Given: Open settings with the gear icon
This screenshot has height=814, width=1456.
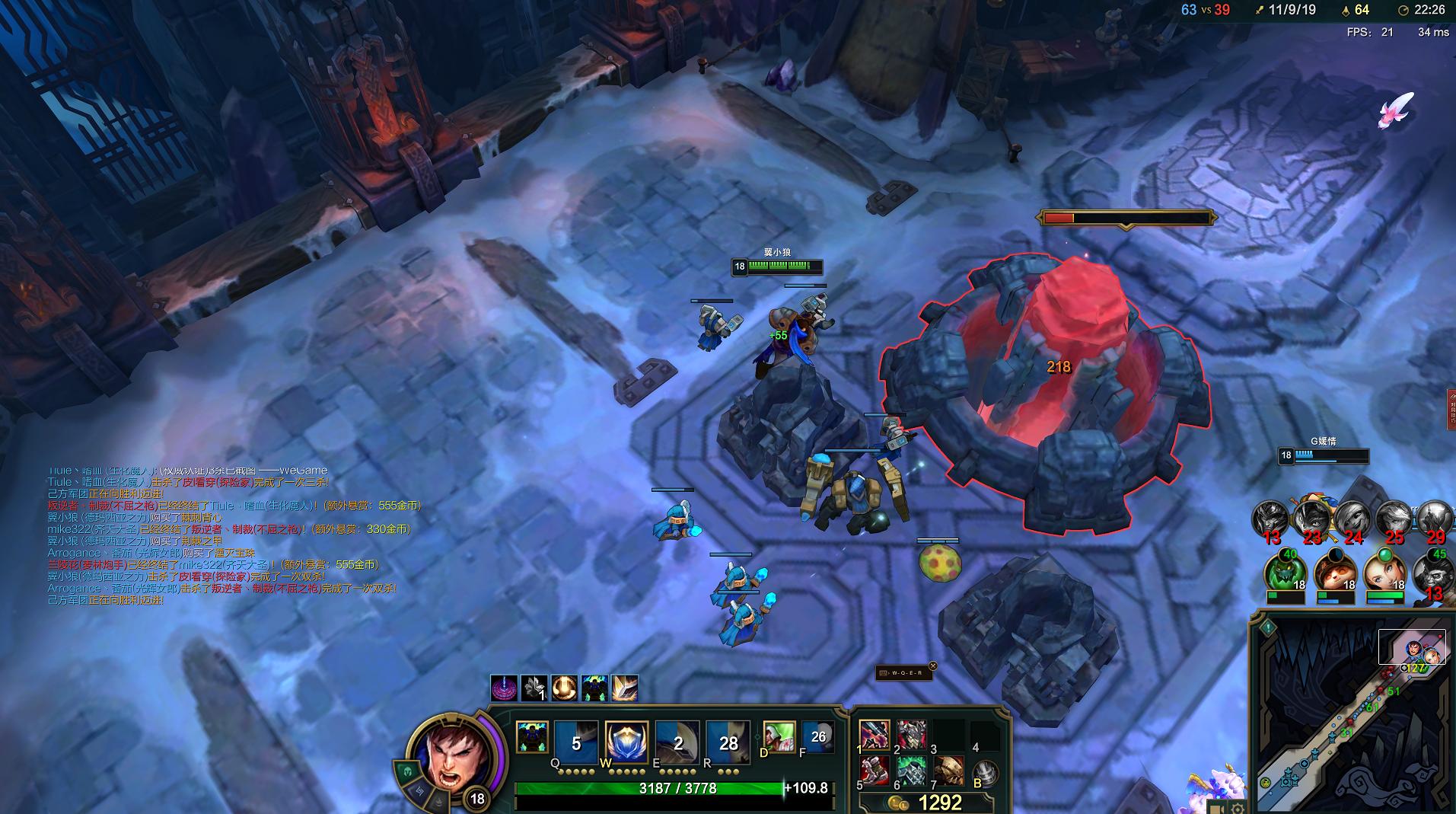Looking at the screenshot, I should click(x=1238, y=808).
